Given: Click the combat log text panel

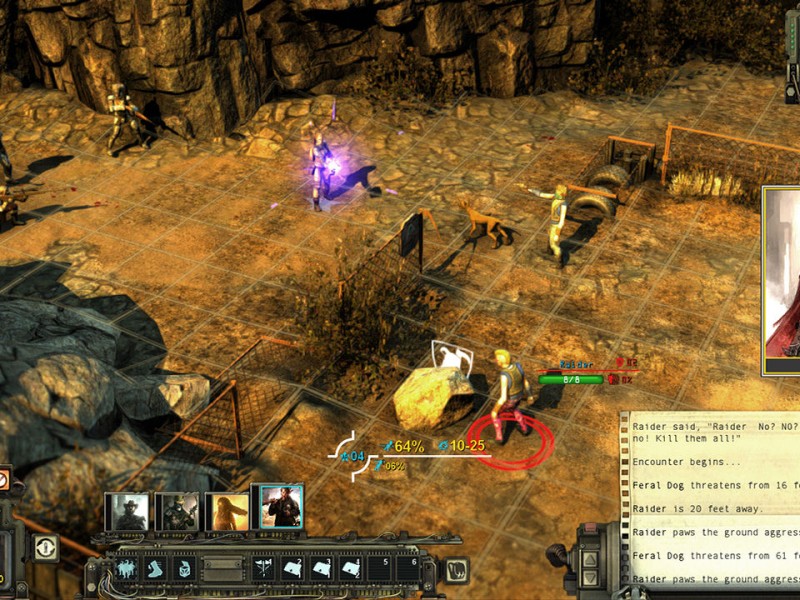Looking at the screenshot, I should coord(712,500).
